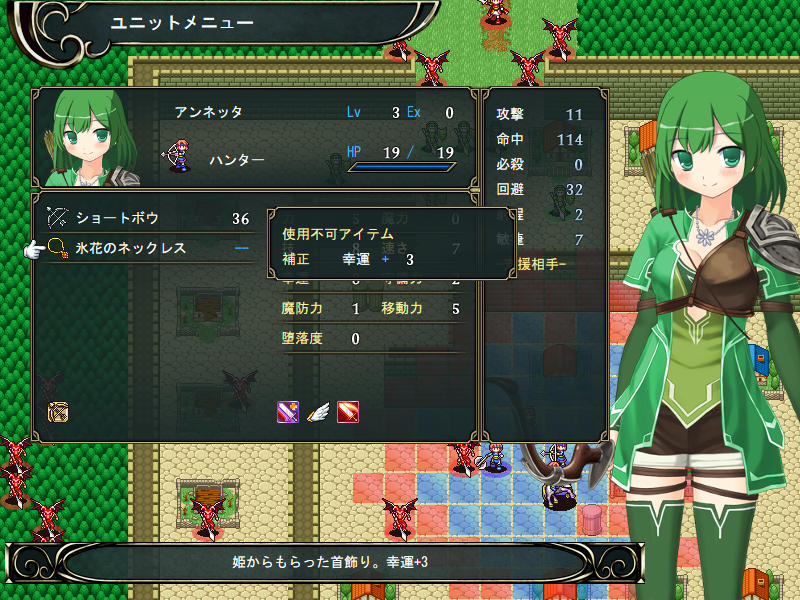Screen dimensions: 800x600
Task: Select the red sword skill icon
Action: click(x=348, y=411)
